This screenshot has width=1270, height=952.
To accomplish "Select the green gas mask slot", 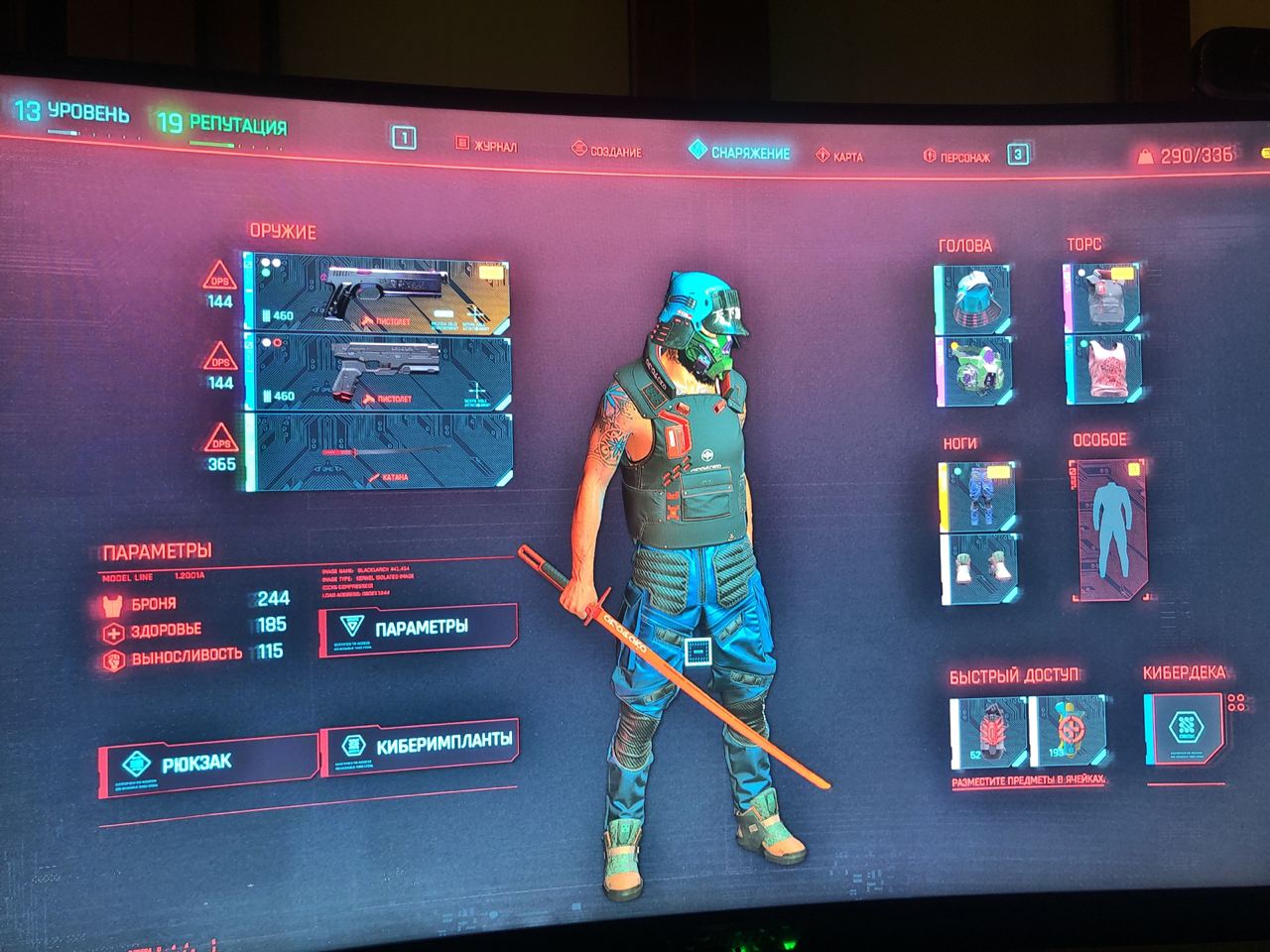I will 974,371.
